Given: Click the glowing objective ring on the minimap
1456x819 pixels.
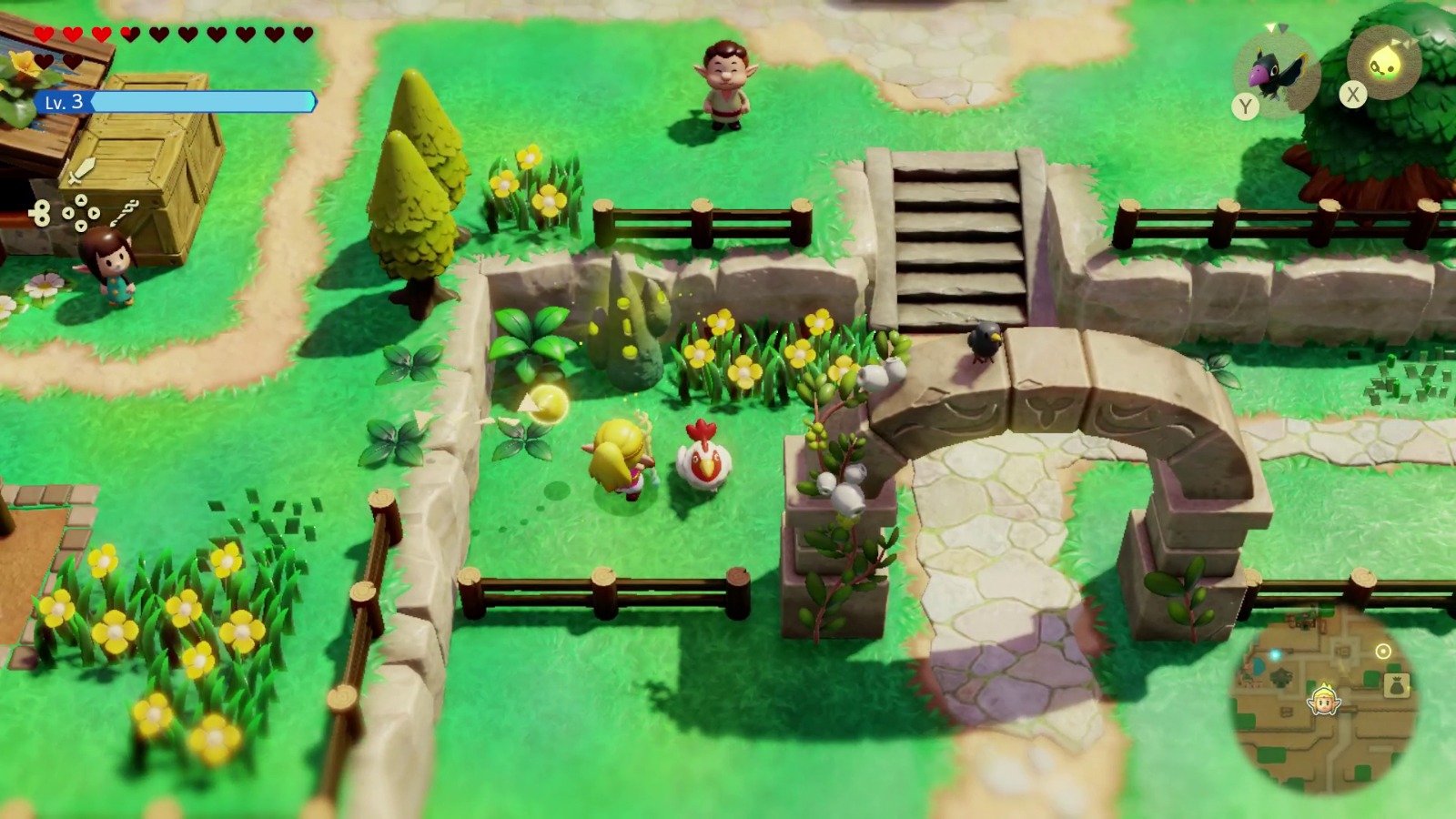Looking at the screenshot, I should pyautogui.click(x=1383, y=652).
